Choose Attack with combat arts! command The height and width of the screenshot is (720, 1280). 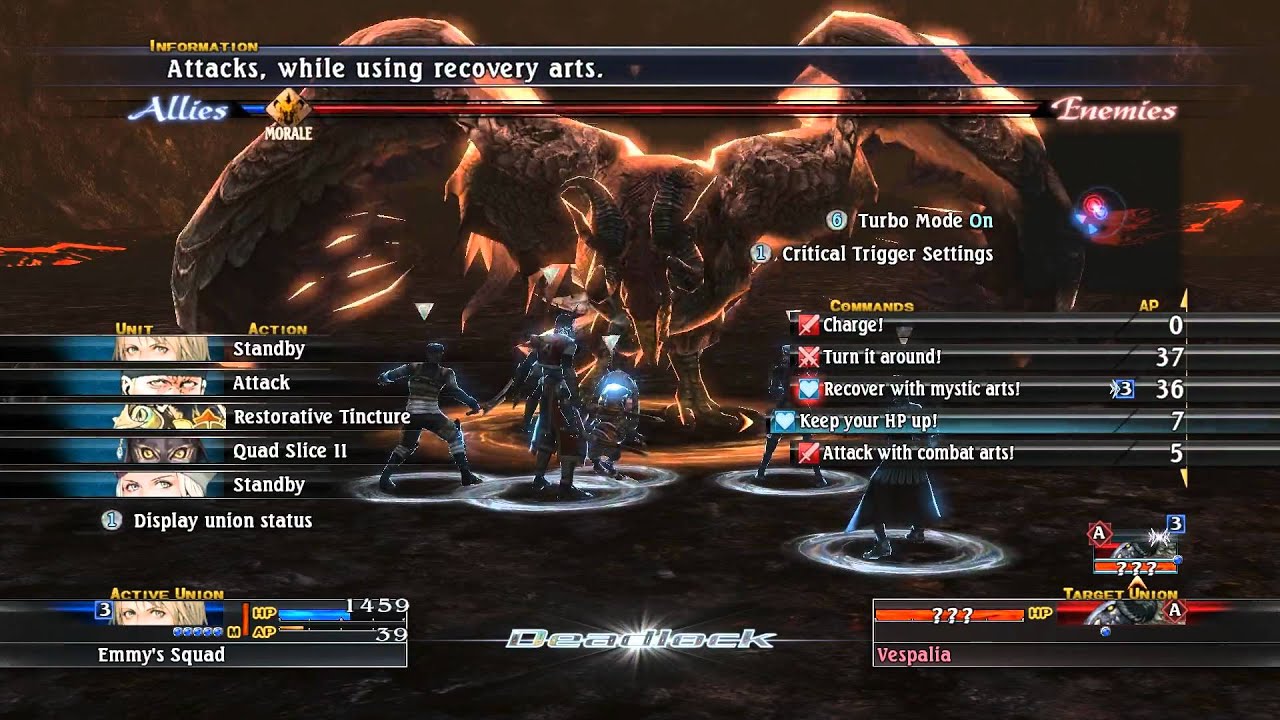click(x=917, y=453)
